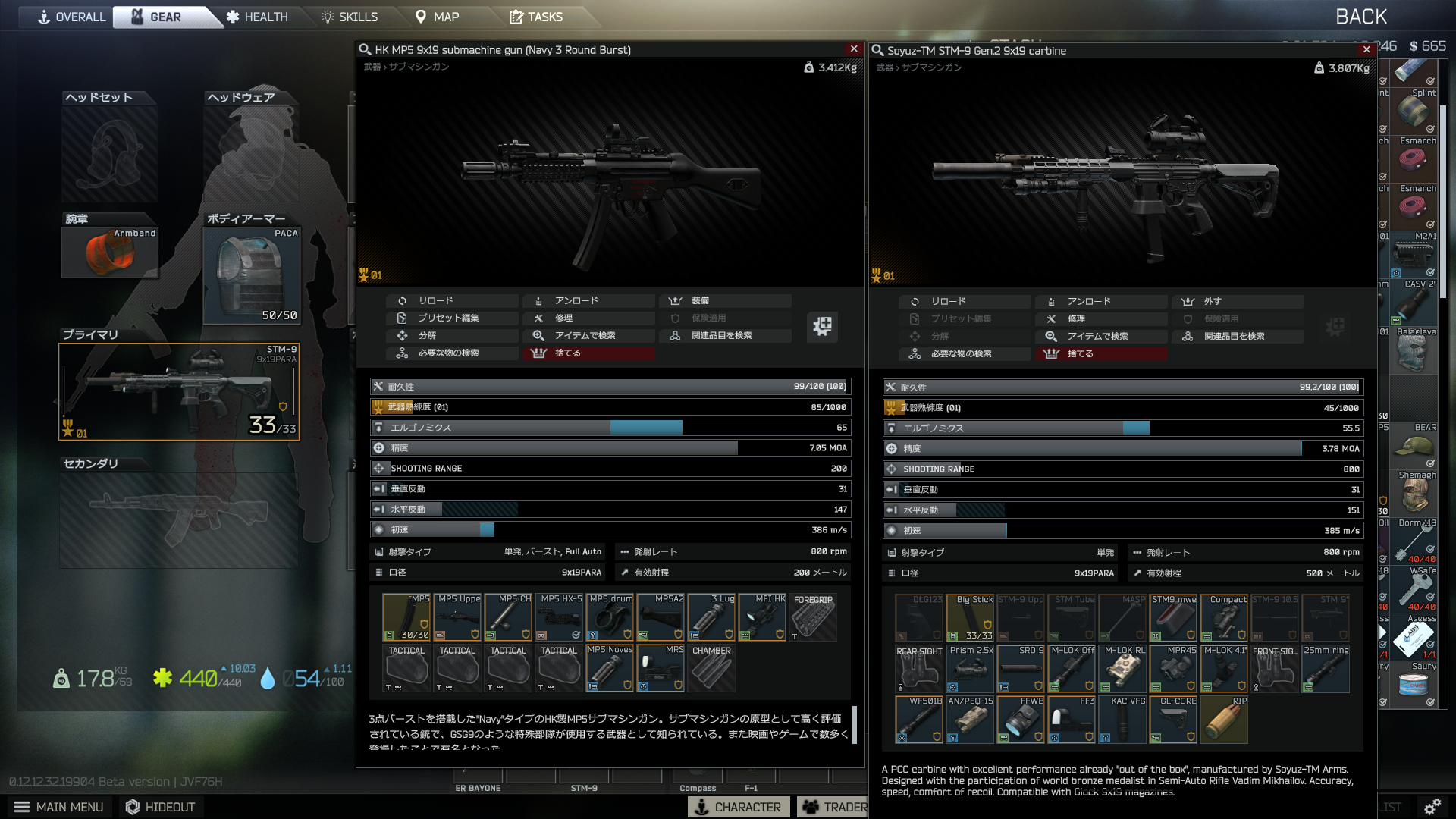Show the TASKS tab
This screenshot has width=1456, height=819.
tap(536, 17)
